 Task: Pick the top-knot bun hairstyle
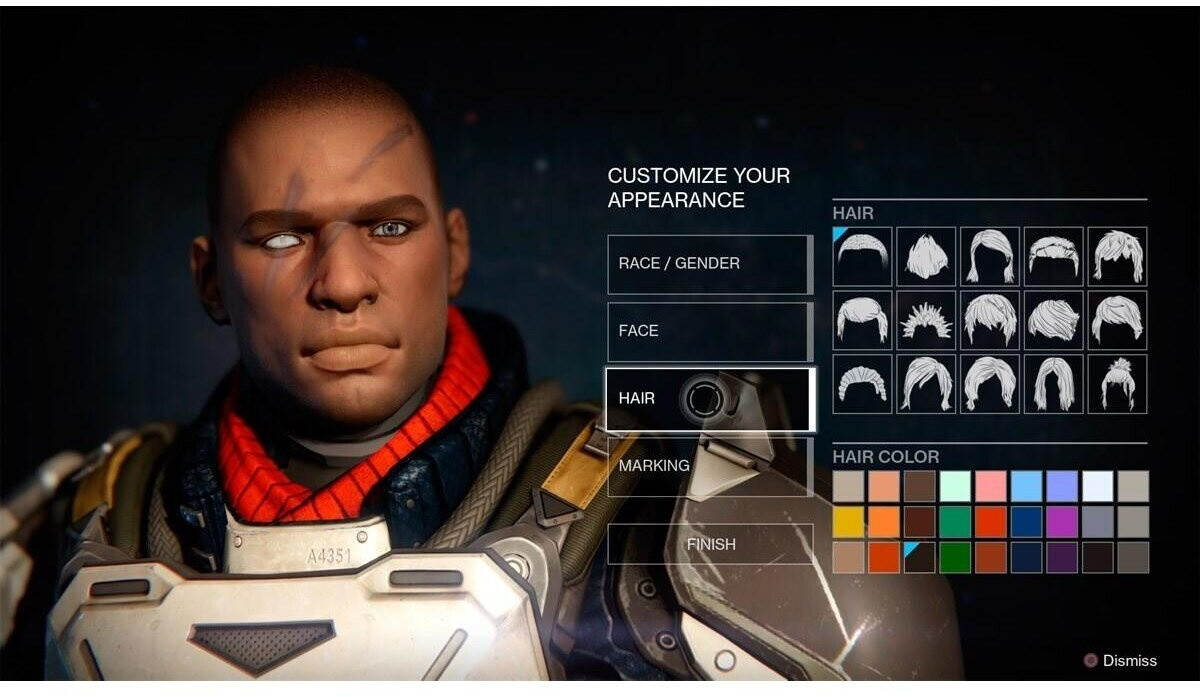[x=1117, y=384]
